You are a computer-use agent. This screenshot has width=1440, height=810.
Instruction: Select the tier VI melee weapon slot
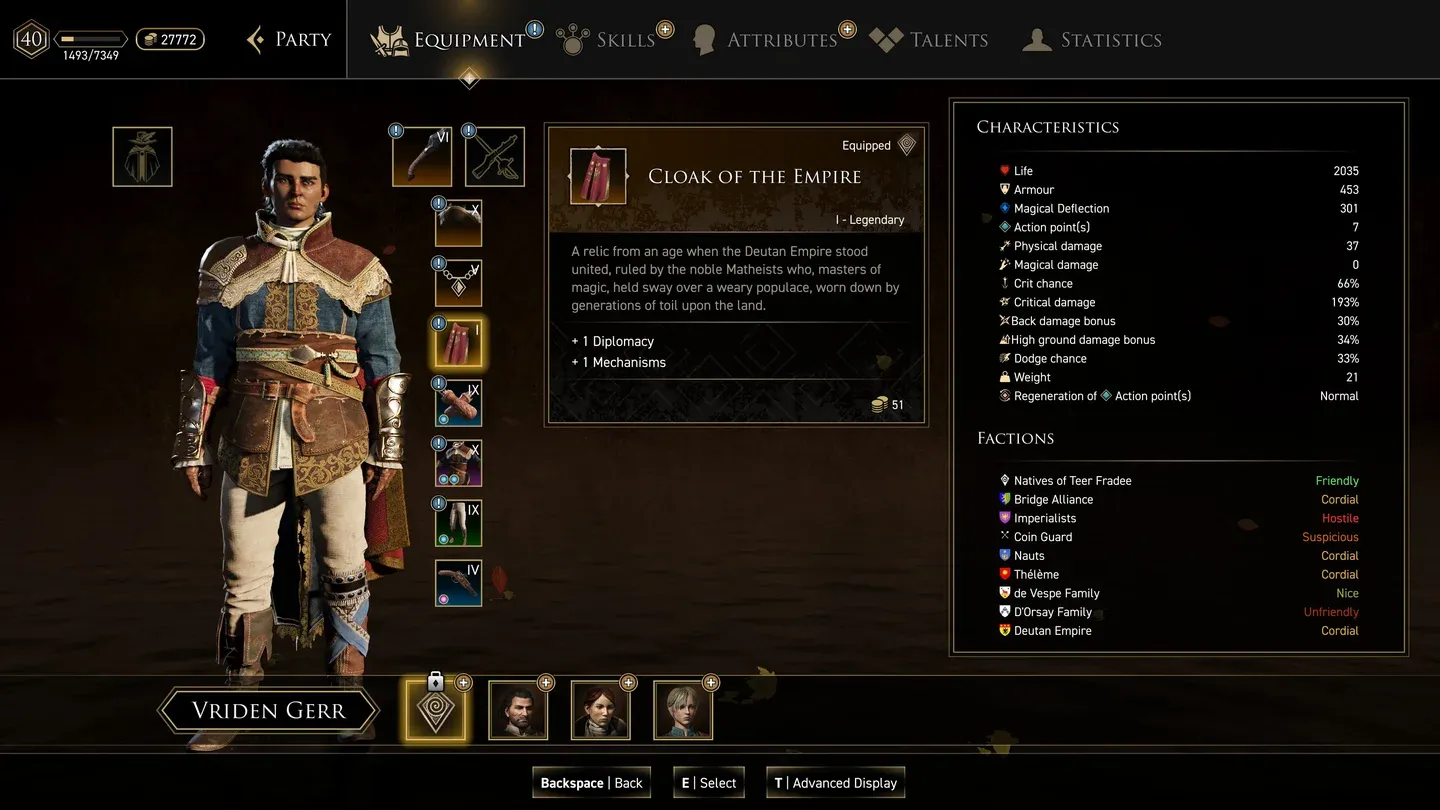tap(421, 157)
